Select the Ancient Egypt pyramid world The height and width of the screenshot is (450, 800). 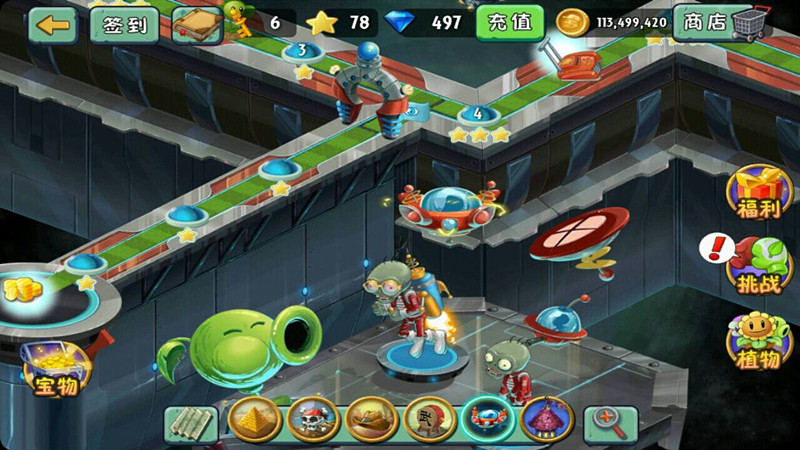click(253, 420)
